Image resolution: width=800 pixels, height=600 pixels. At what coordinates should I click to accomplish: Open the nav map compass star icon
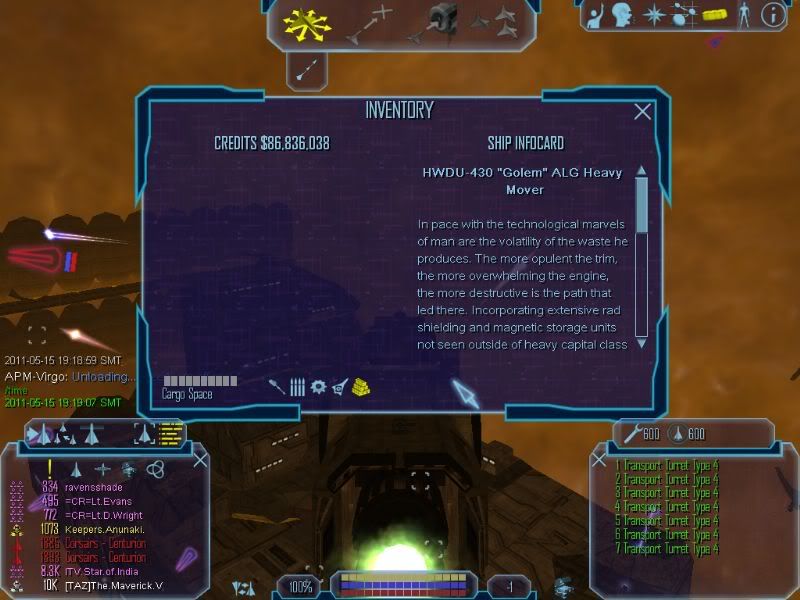point(654,15)
